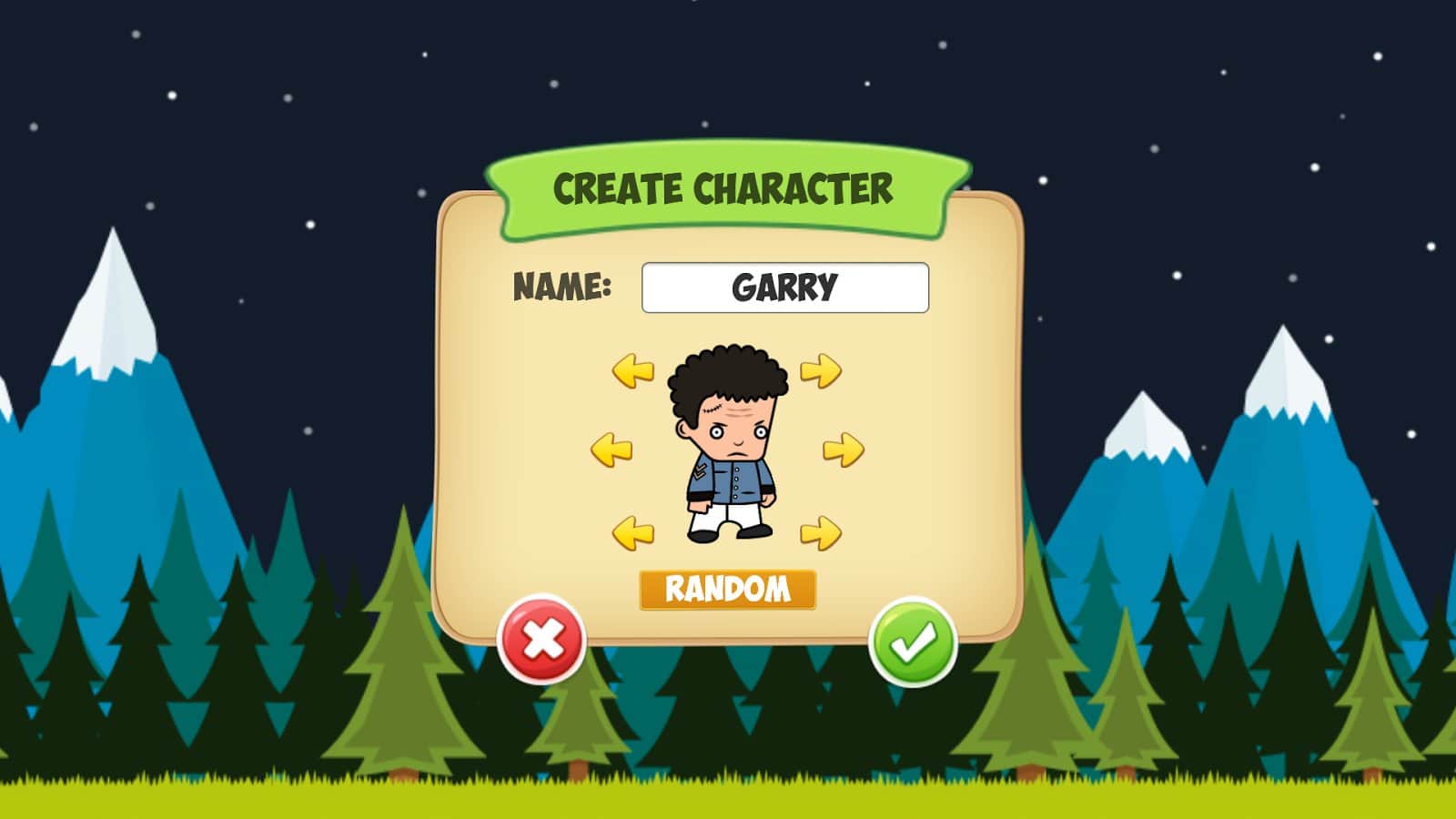
Task: Change face using the middle-left arrow
Action: (x=612, y=447)
